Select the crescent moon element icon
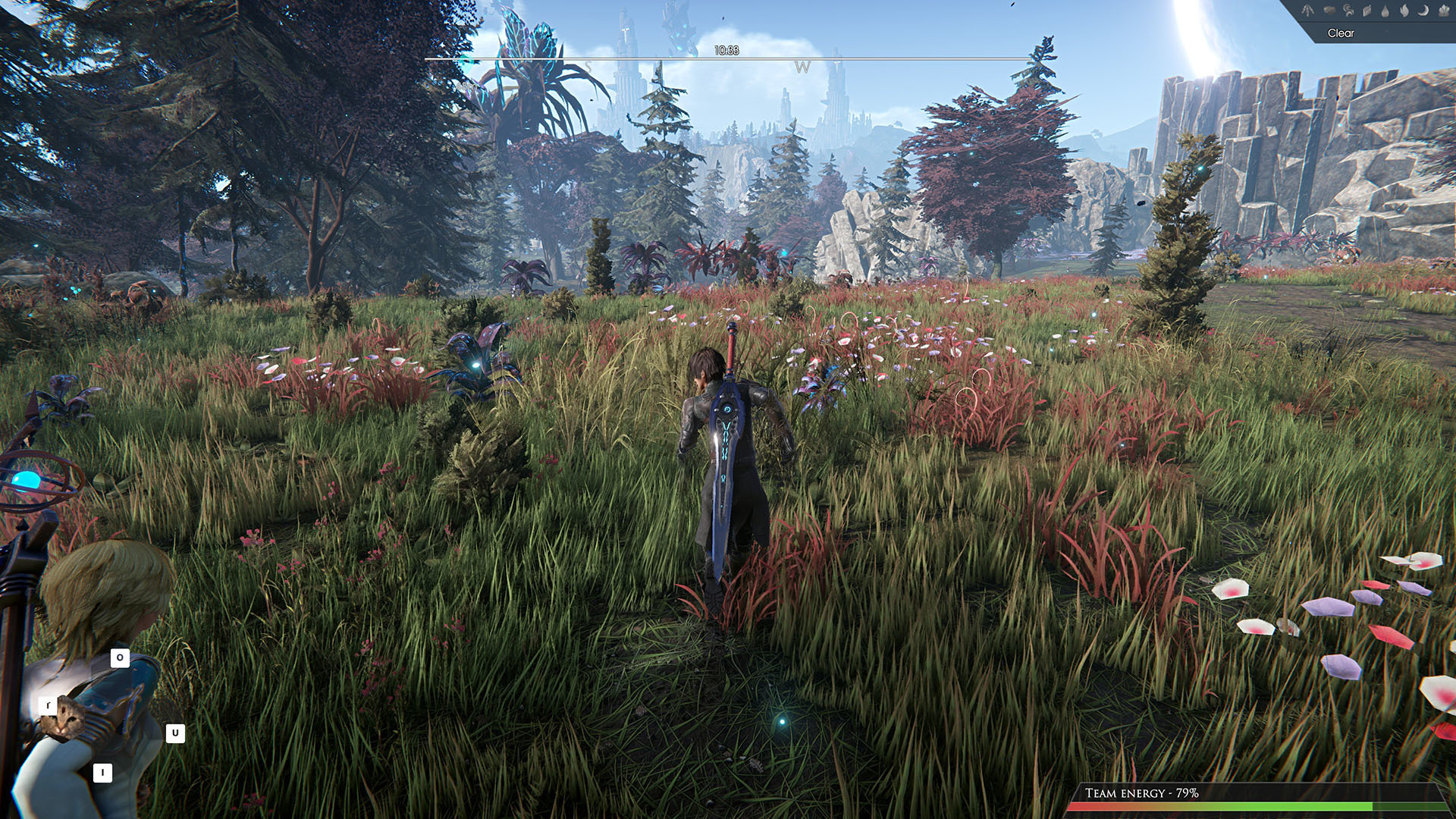 (1423, 11)
